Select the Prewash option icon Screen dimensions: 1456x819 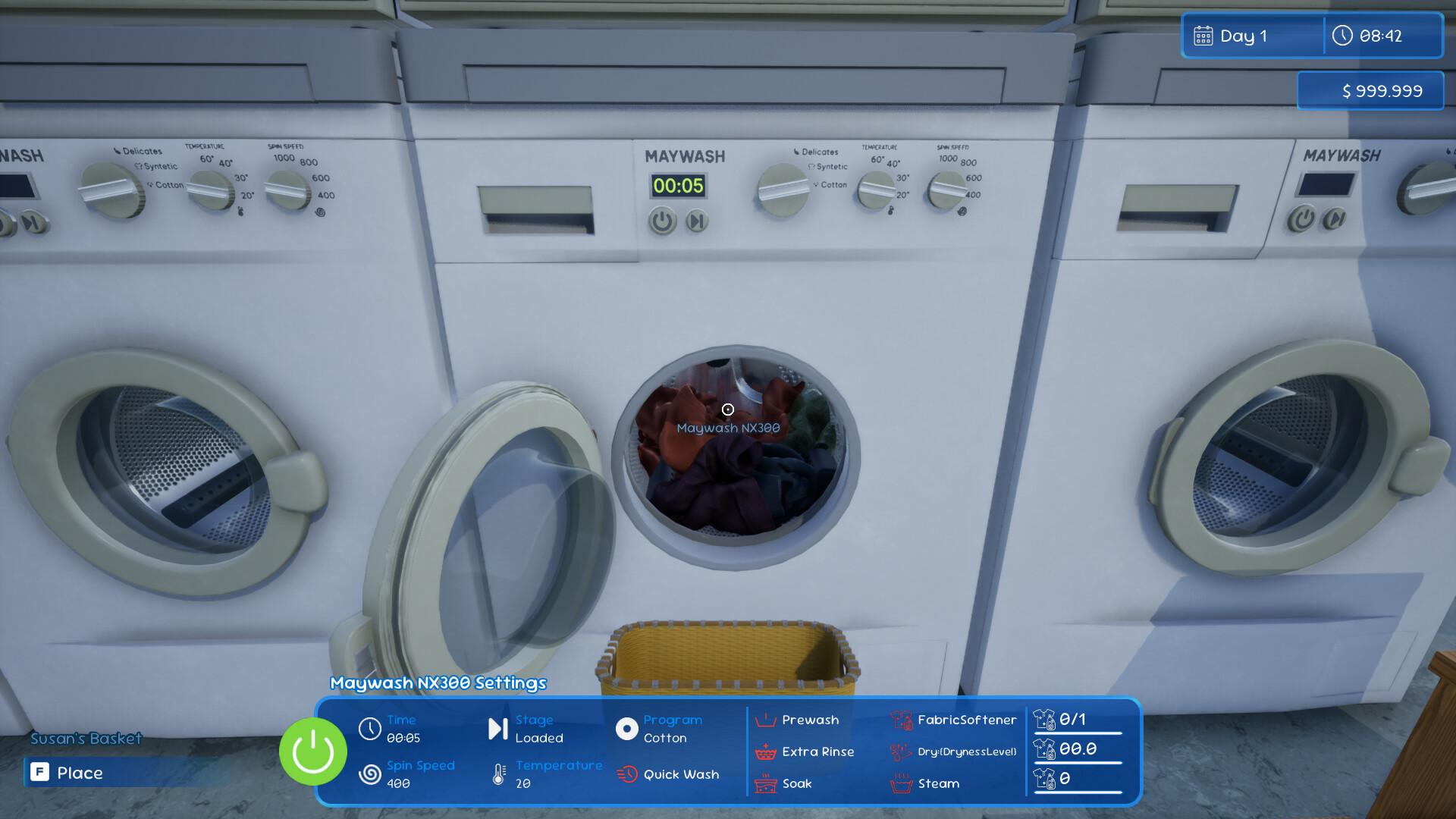point(765,720)
